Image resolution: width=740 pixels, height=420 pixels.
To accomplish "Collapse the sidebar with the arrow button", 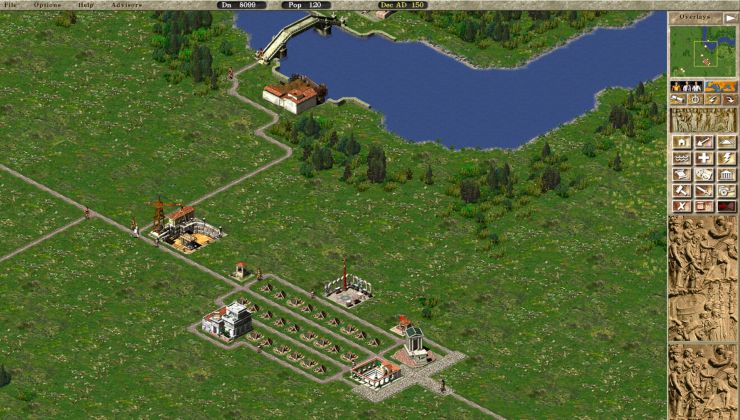I will 729,17.
